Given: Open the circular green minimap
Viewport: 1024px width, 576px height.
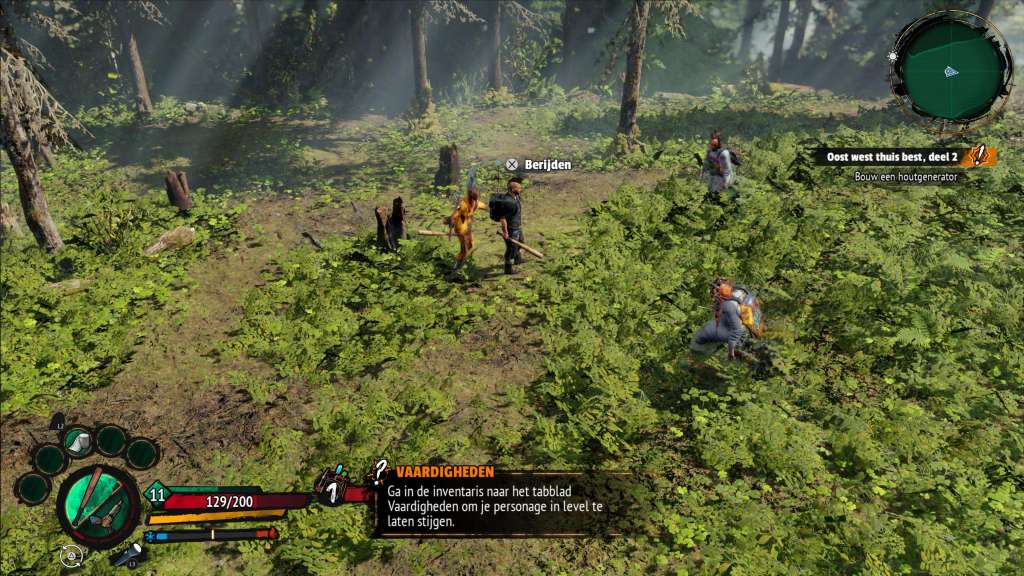Looking at the screenshot, I should coord(950,69).
